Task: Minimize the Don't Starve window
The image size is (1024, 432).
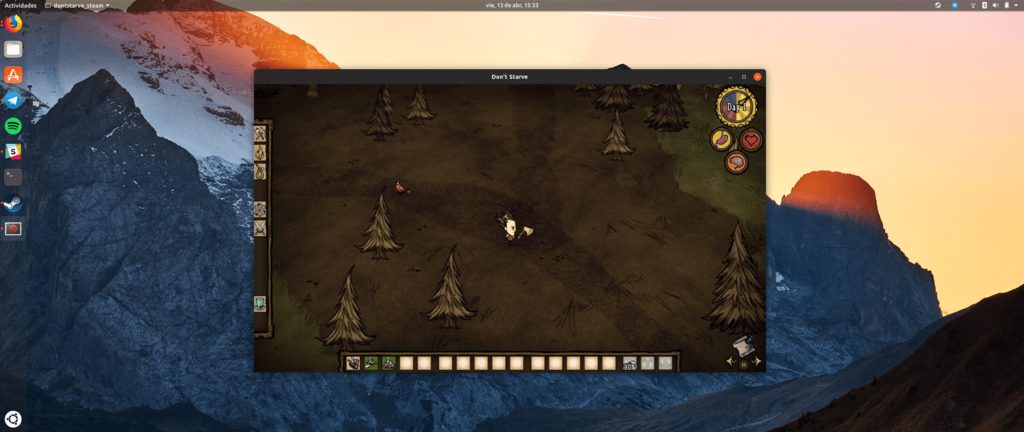Action: (731, 77)
